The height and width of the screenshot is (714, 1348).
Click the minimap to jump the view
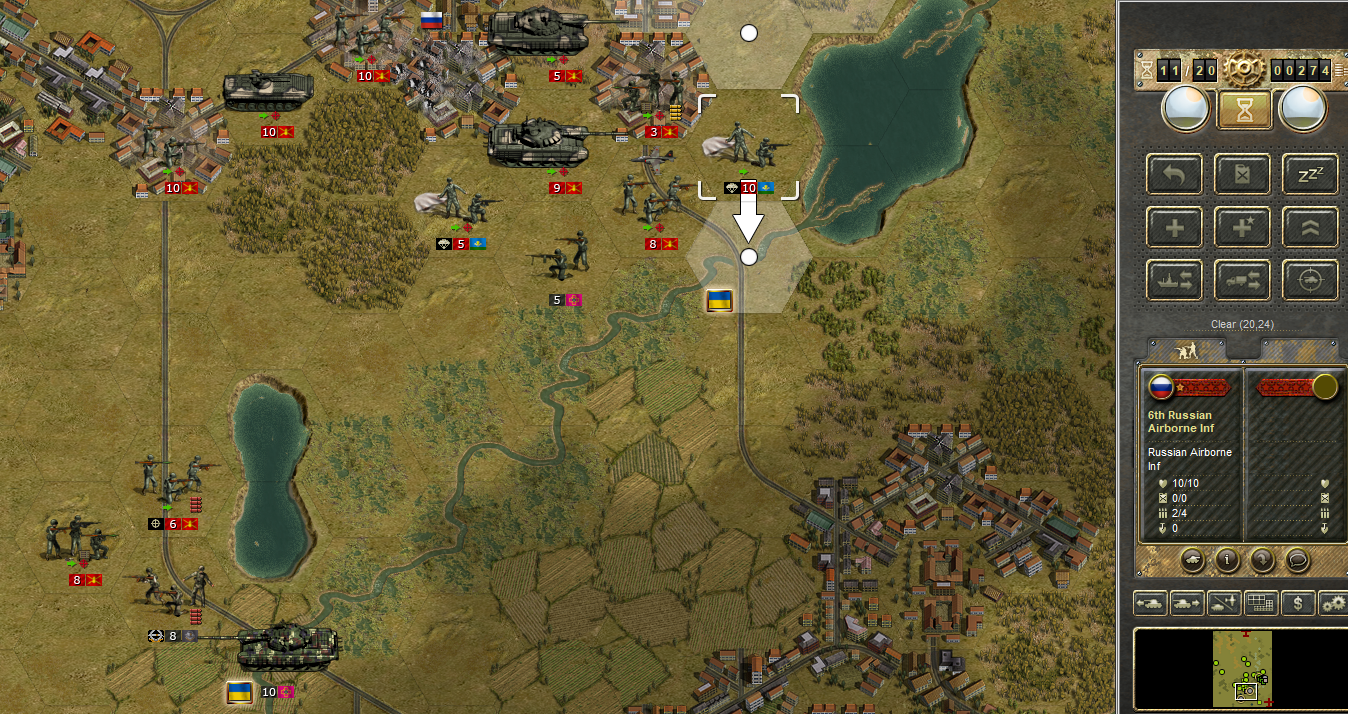(x=1242, y=667)
